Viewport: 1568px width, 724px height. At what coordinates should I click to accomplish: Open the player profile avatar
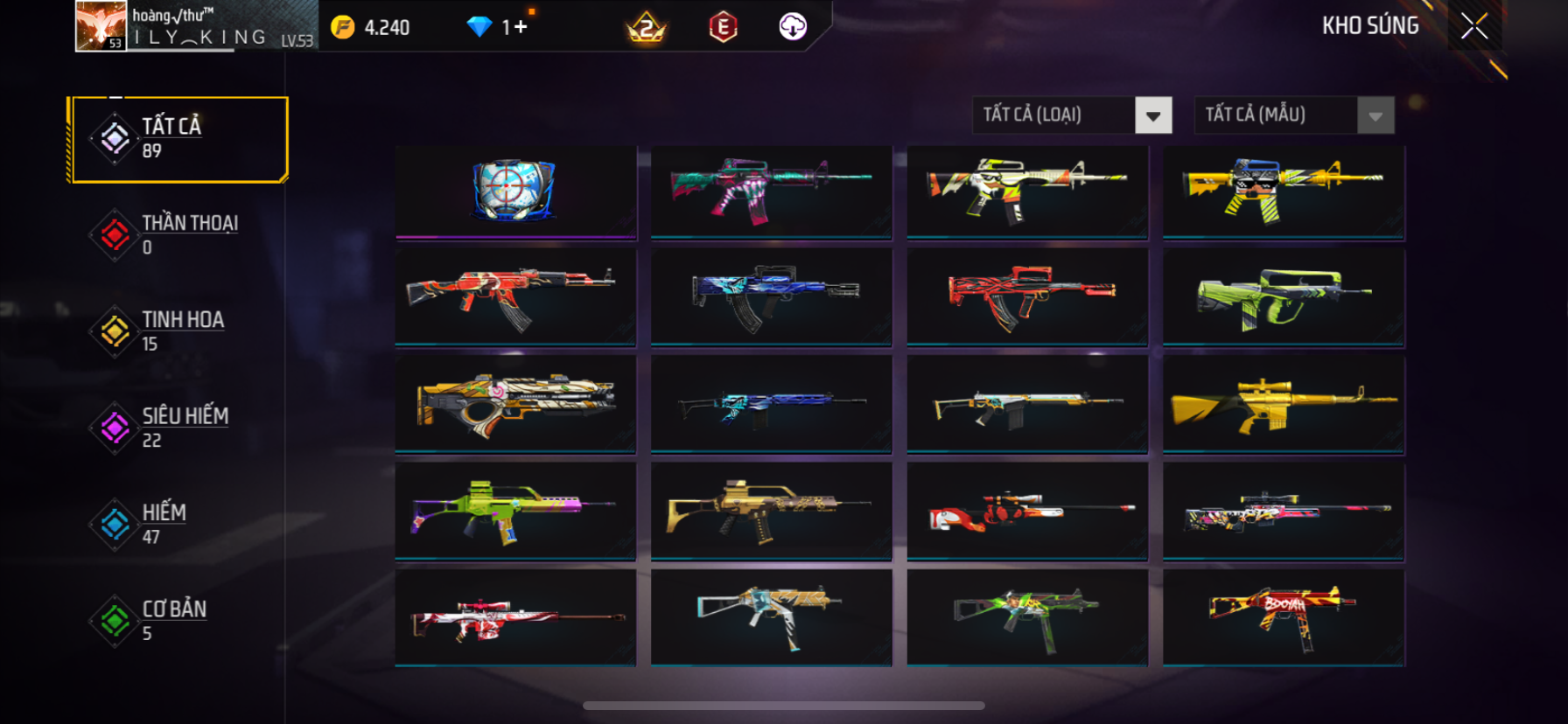[x=101, y=26]
